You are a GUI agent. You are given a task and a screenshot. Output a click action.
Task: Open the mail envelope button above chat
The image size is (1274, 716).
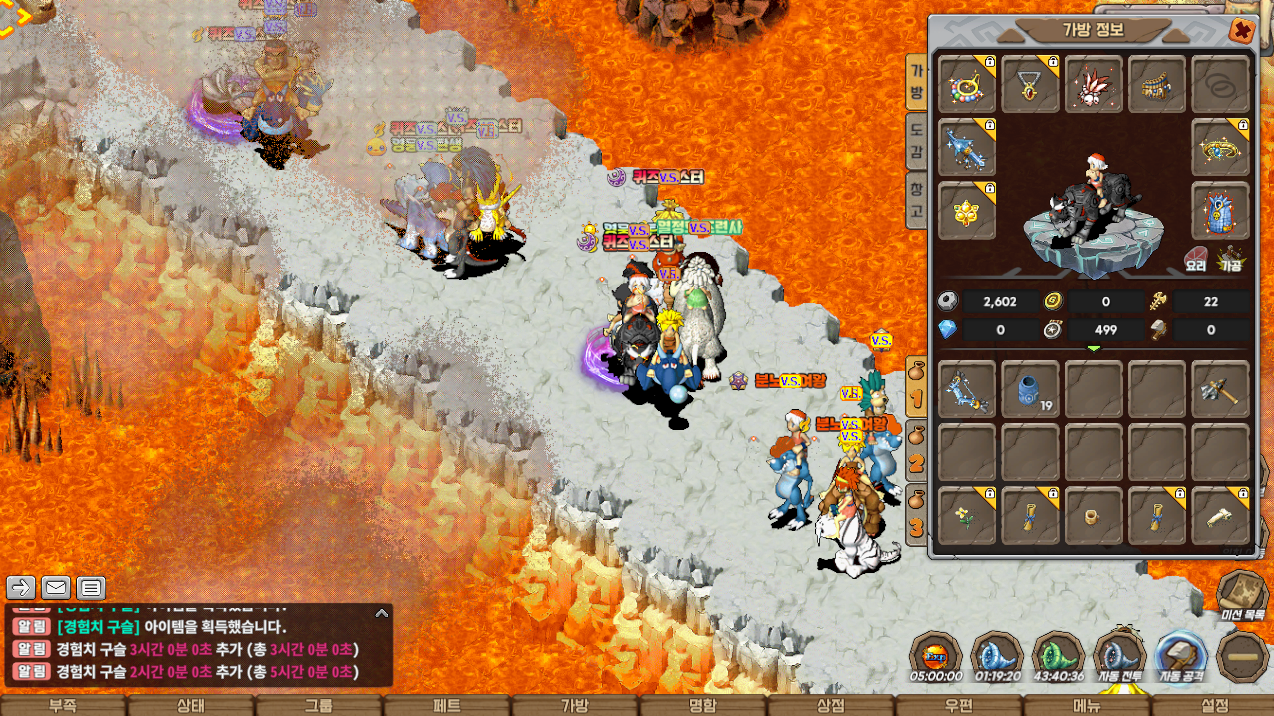pyautogui.click(x=56, y=588)
